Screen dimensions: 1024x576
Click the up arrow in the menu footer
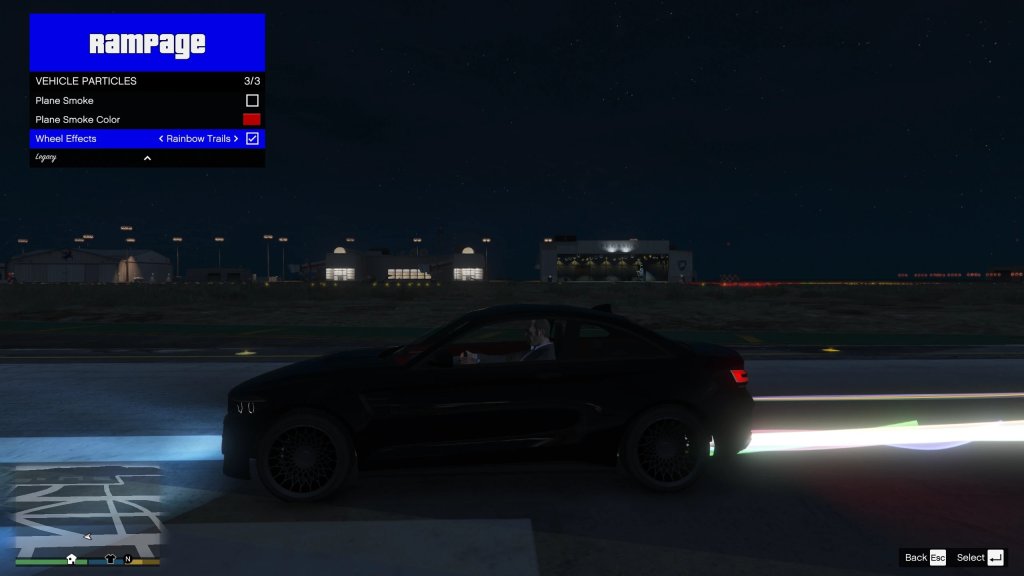tap(147, 158)
